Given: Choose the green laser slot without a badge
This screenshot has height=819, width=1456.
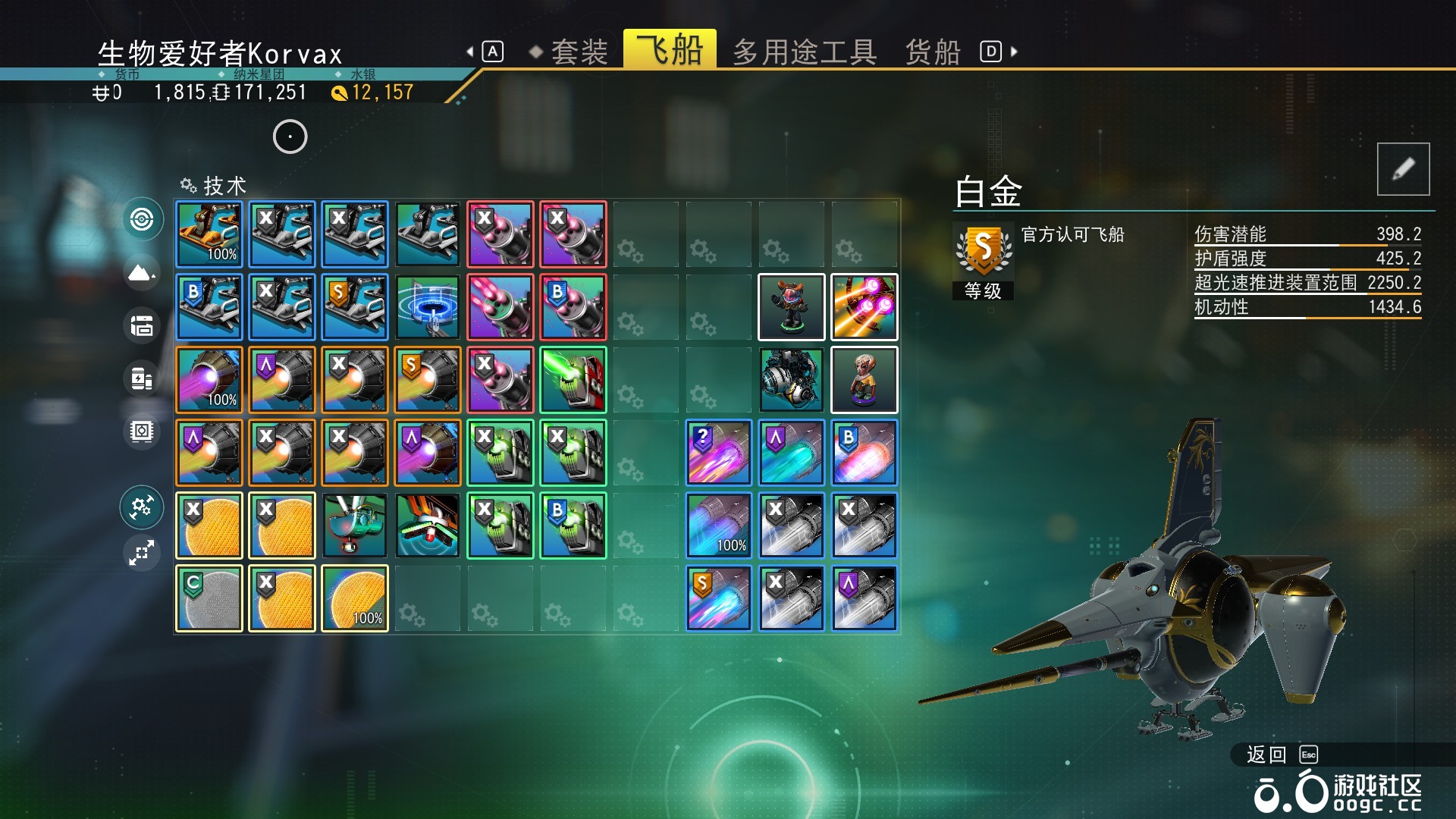Looking at the screenshot, I should [573, 380].
